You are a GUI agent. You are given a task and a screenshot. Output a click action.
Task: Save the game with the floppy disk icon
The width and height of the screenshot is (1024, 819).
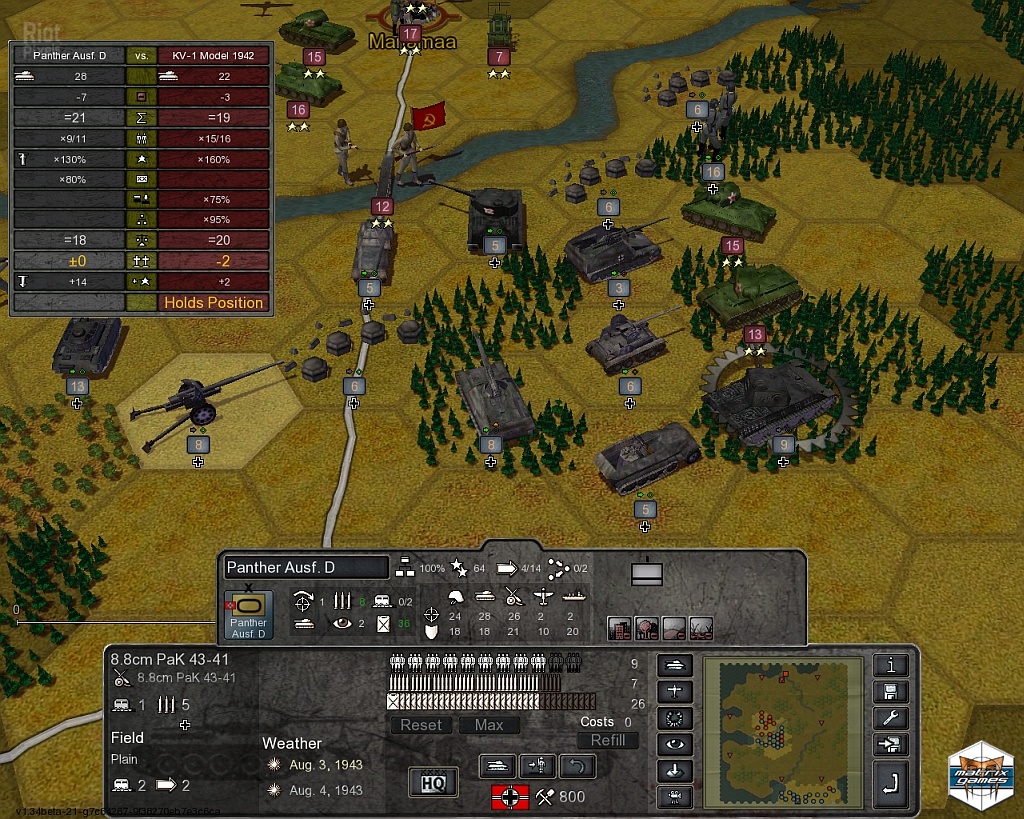(x=890, y=692)
